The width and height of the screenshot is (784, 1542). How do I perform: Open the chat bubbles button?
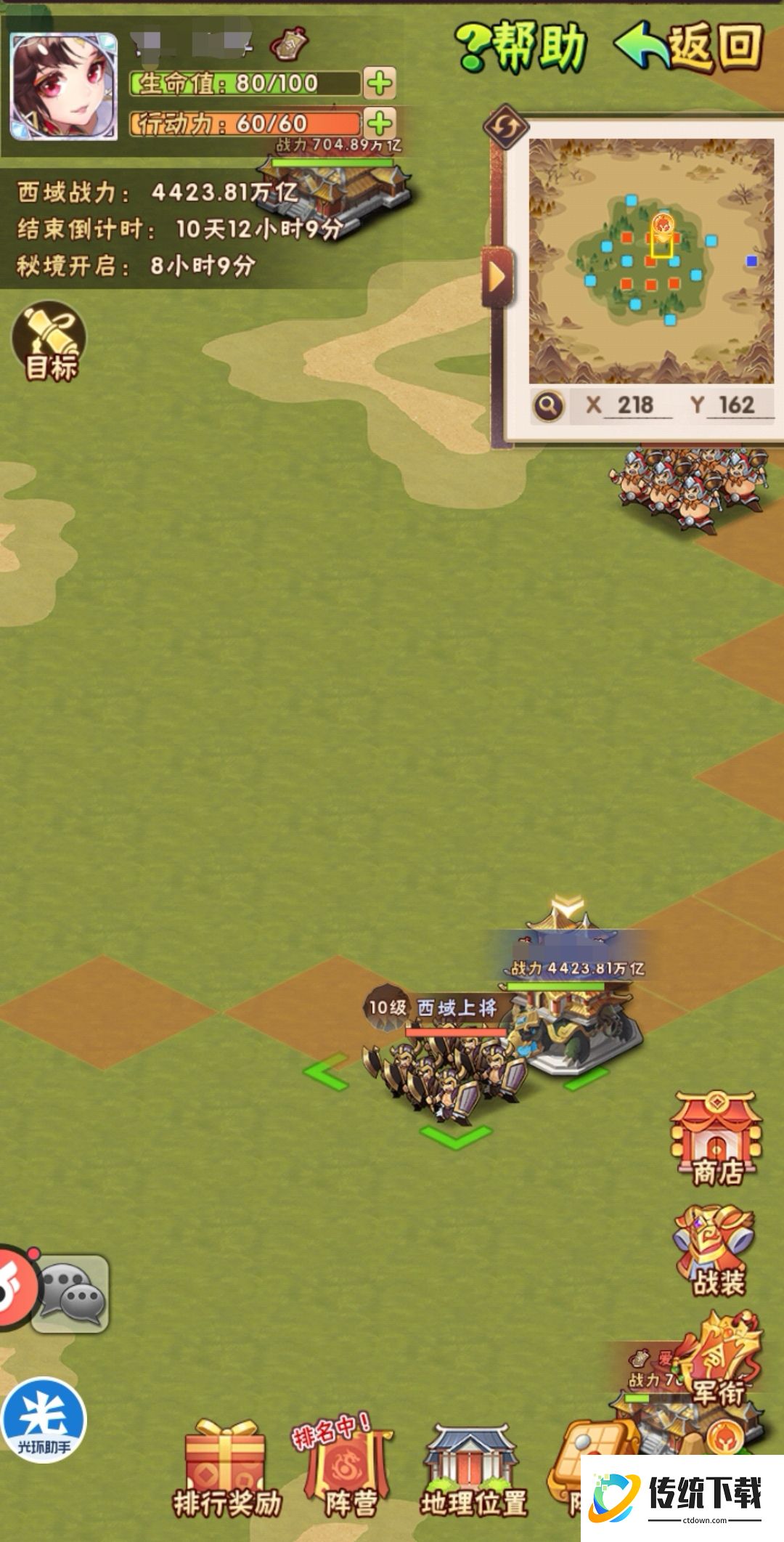(x=70, y=1294)
